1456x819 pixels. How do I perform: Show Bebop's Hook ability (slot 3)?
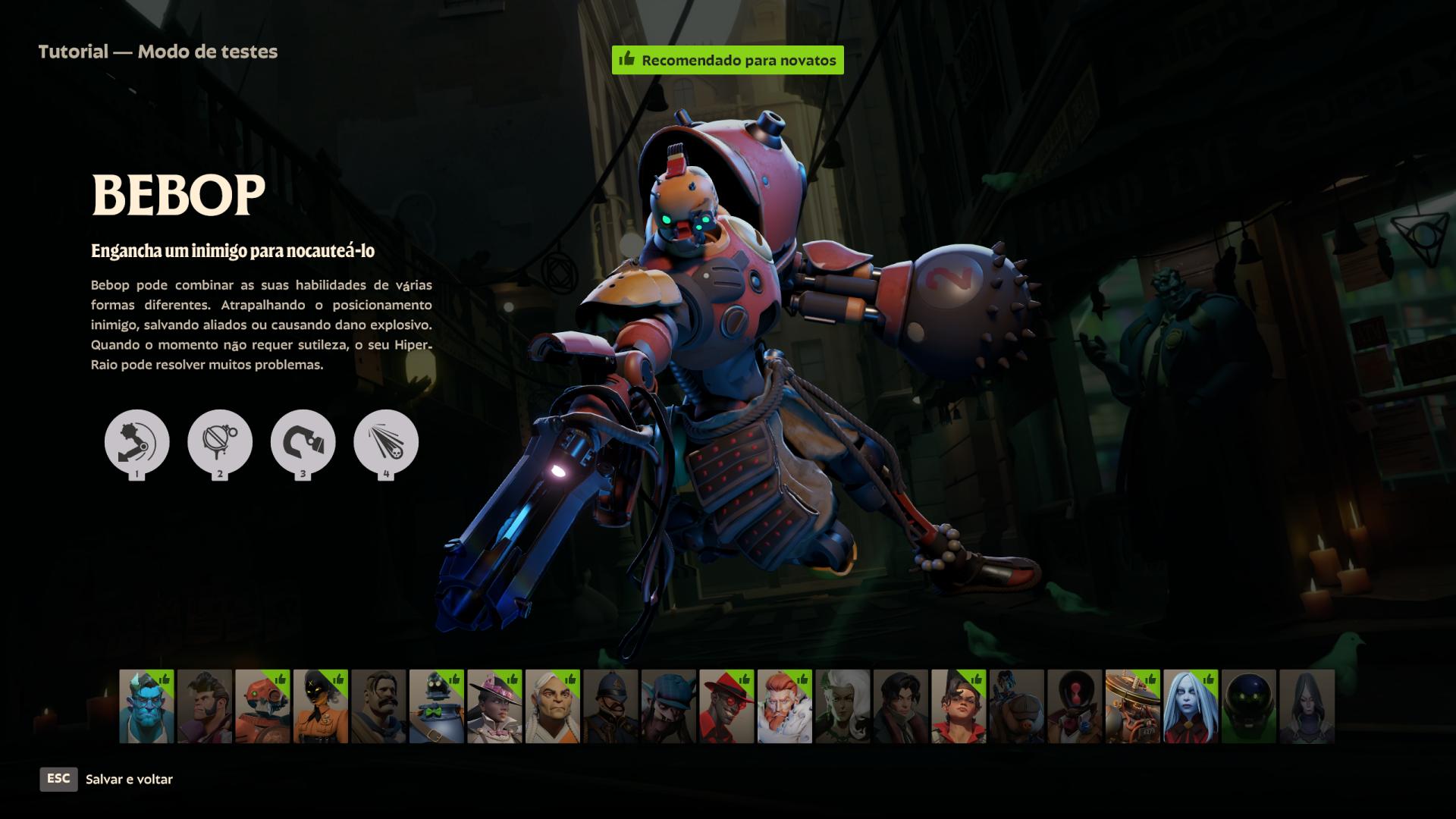pyautogui.click(x=303, y=442)
